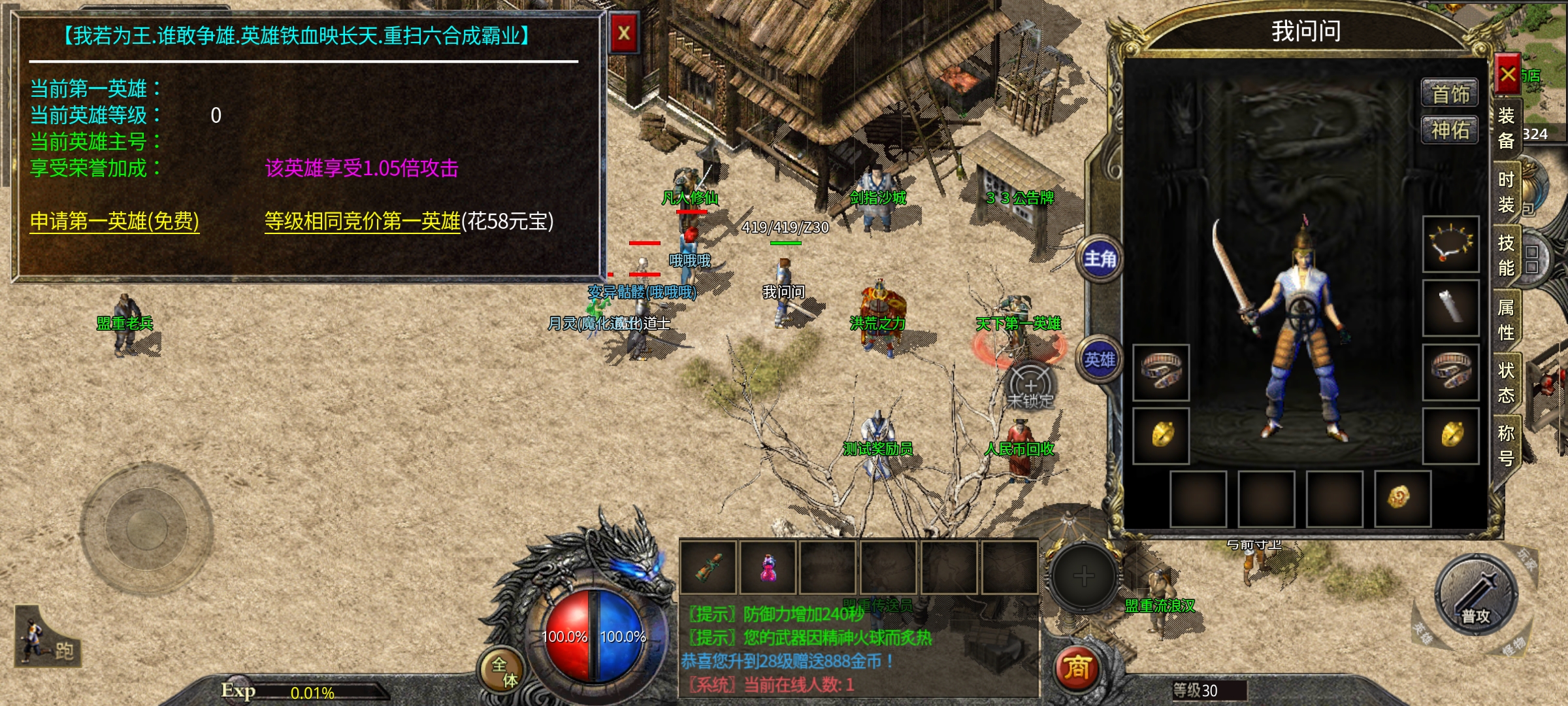
Task: Switch to the 称号 title tab
Action: point(1506,445)
